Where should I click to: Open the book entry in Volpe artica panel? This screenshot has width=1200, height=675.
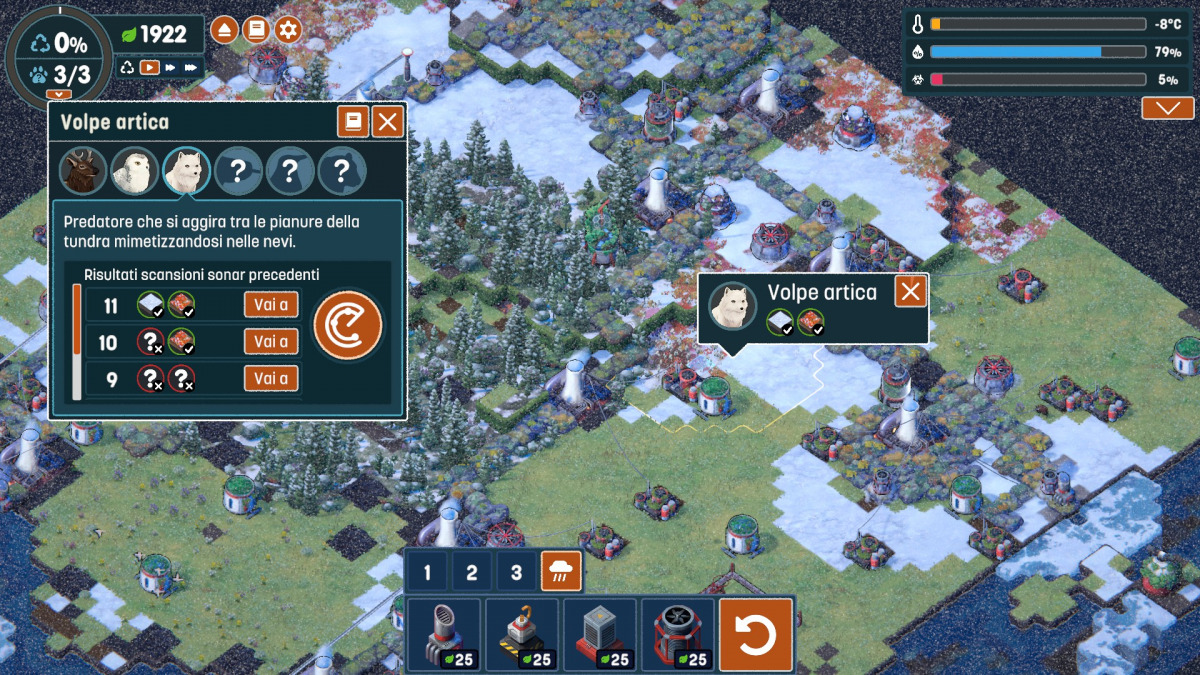tap(352, 123)
